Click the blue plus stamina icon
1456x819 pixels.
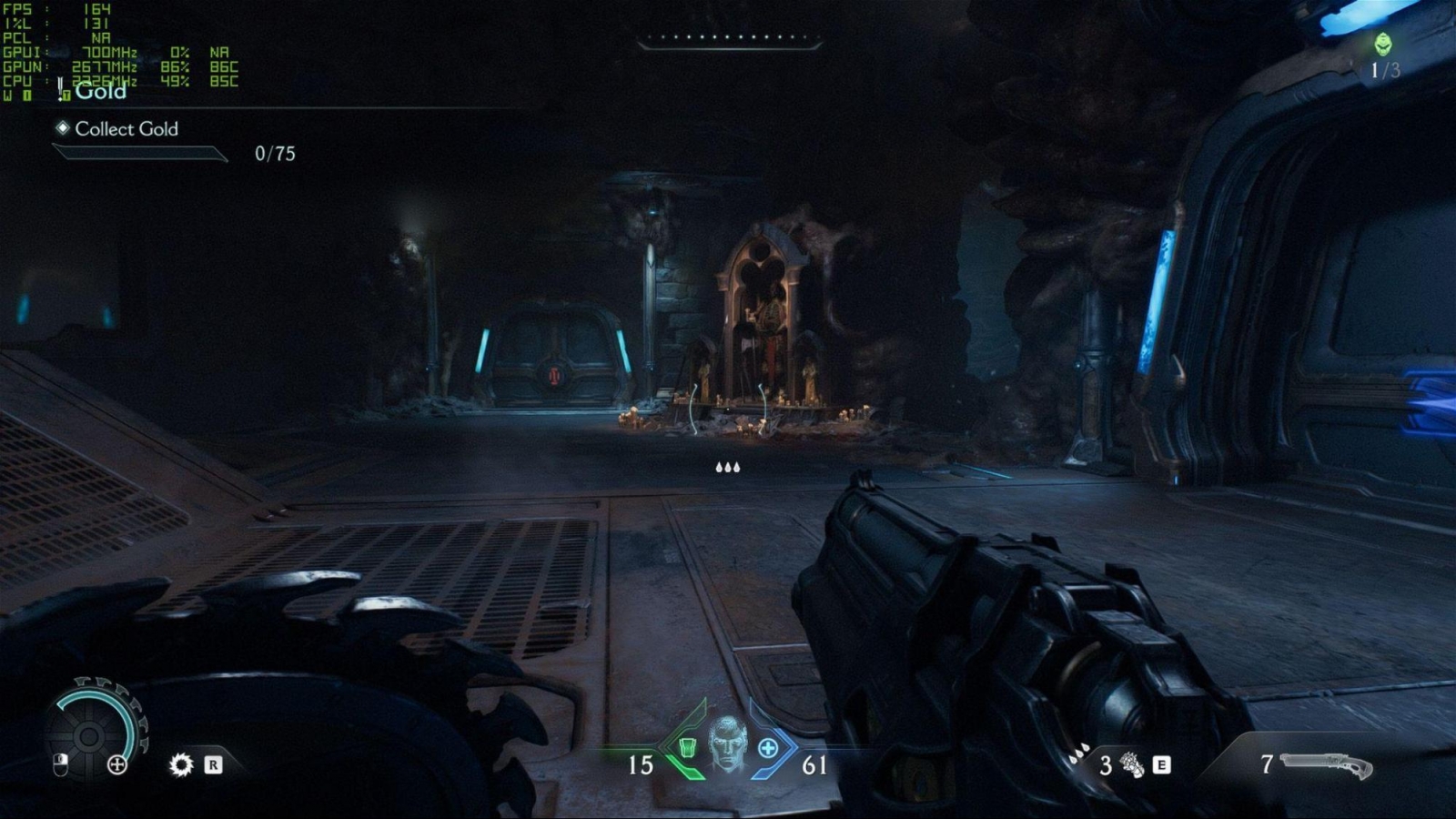[x=768, y=747]
